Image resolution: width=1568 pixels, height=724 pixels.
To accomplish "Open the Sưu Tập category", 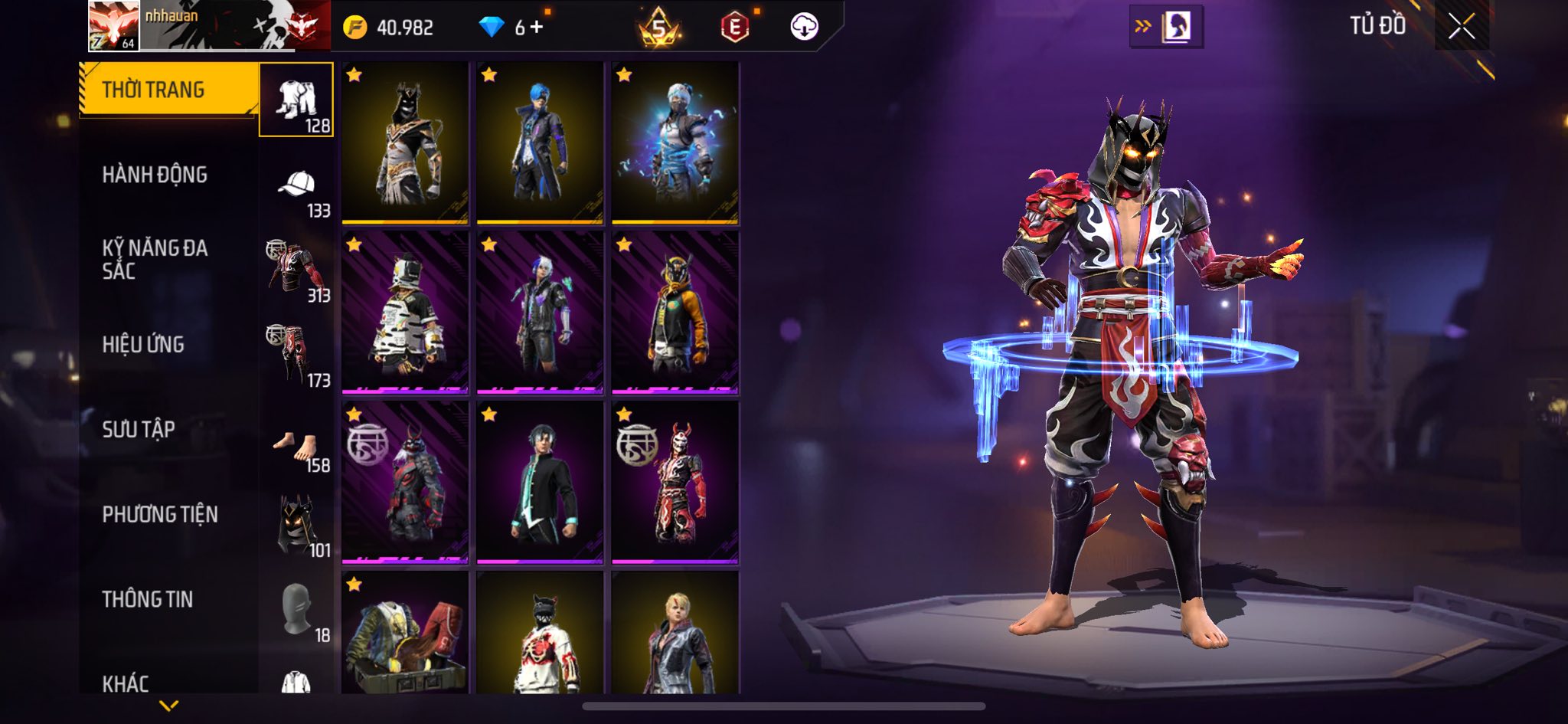I will pos(139,429).
